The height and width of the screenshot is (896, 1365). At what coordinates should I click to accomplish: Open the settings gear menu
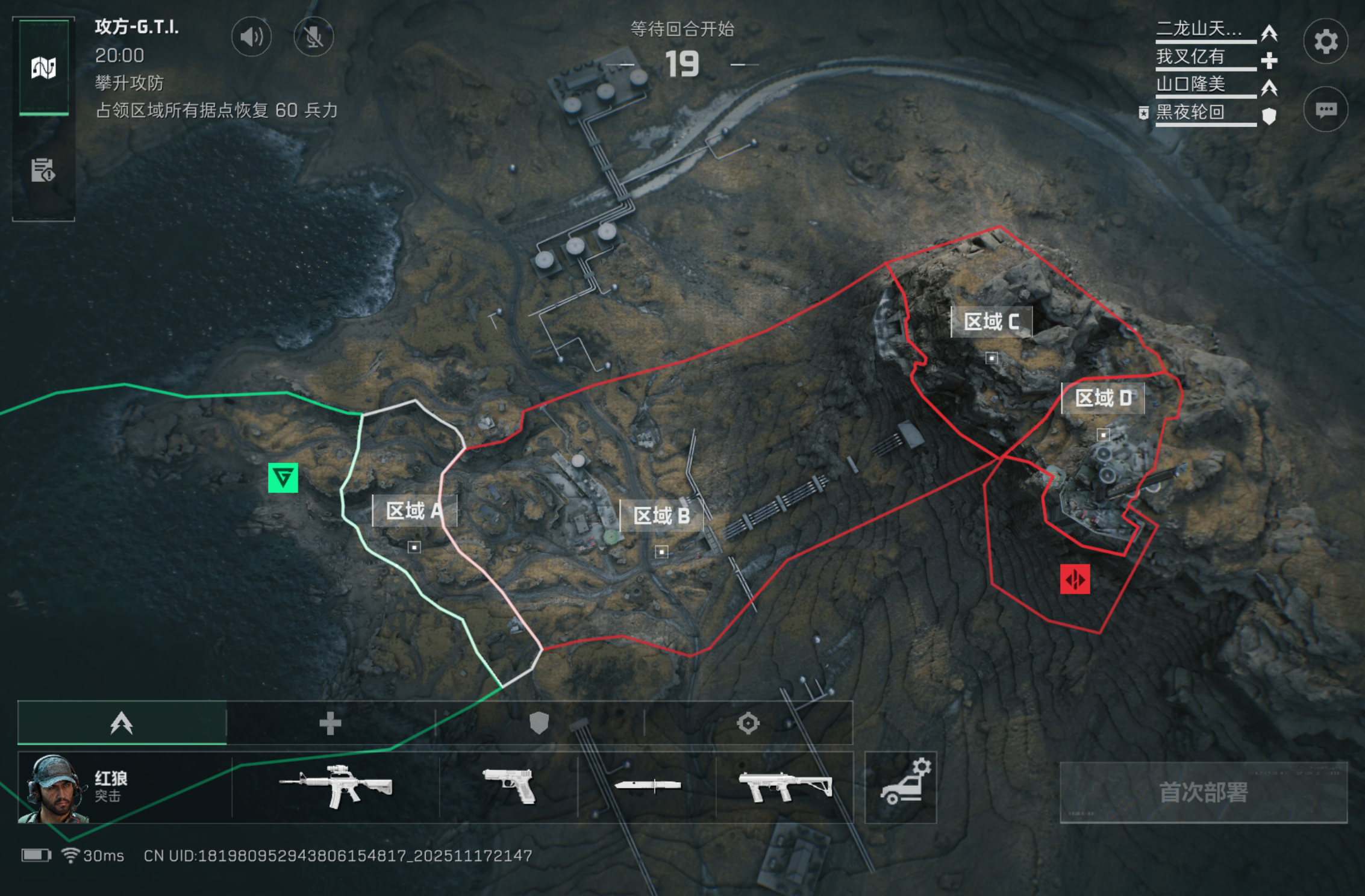1325,42
